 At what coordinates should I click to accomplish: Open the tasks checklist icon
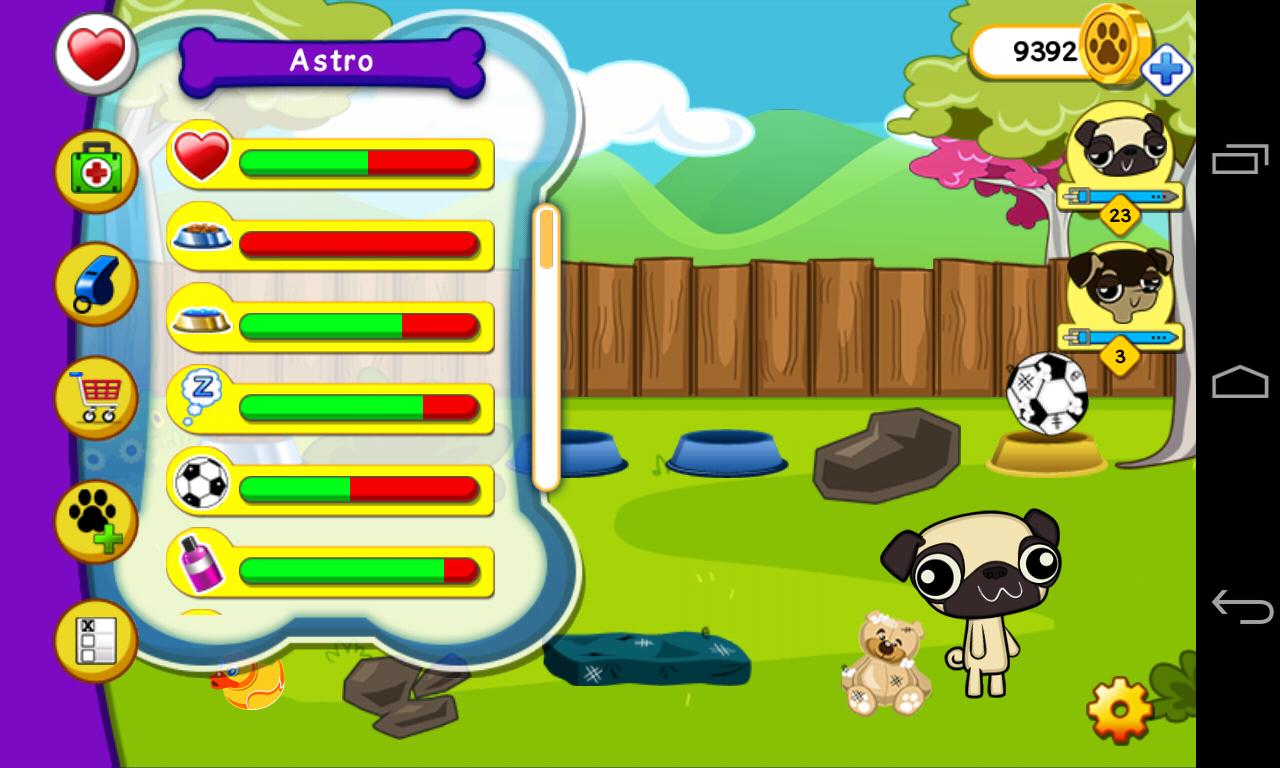pos(95,638)
